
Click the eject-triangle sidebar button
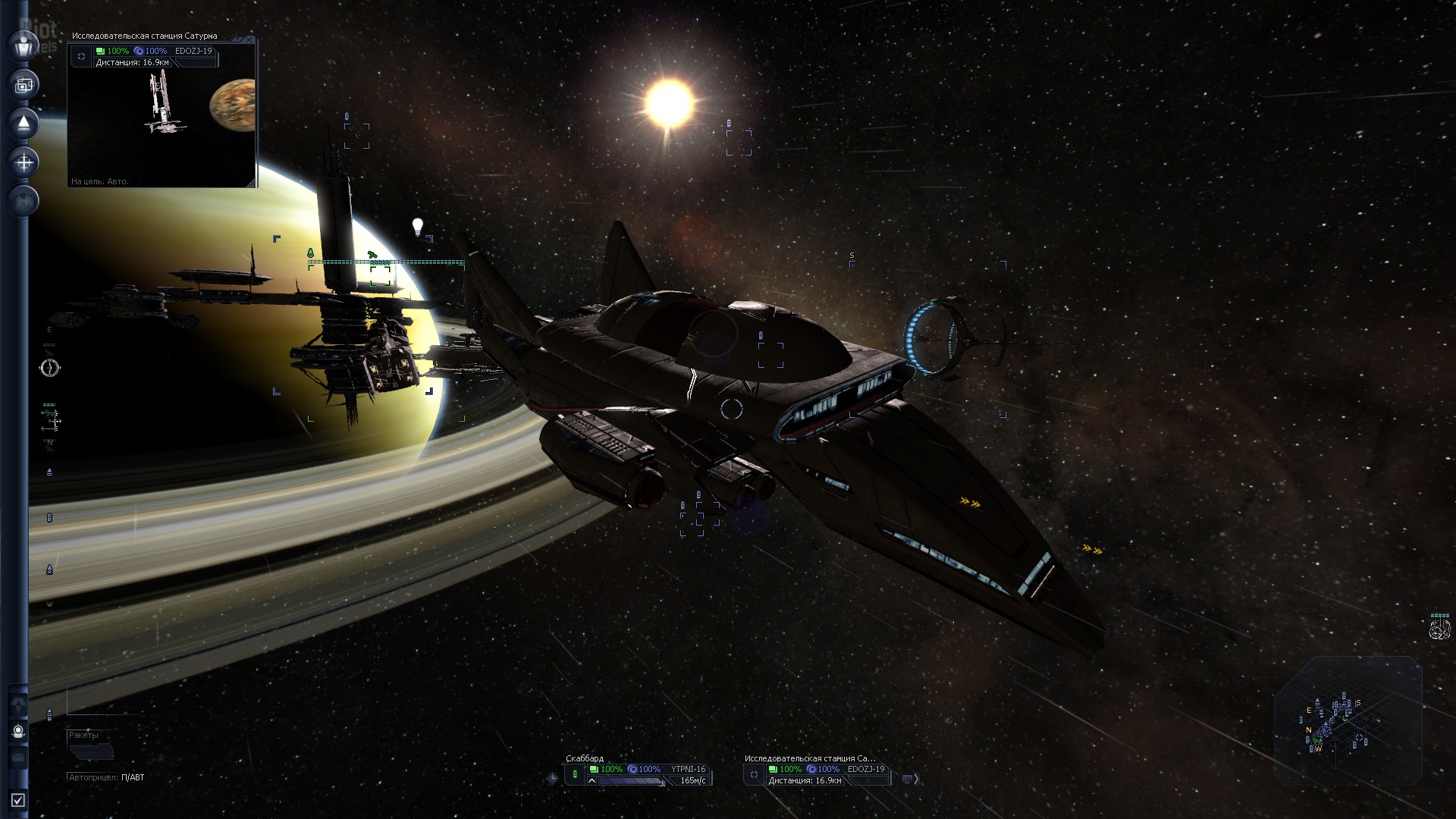coord(24,123)
